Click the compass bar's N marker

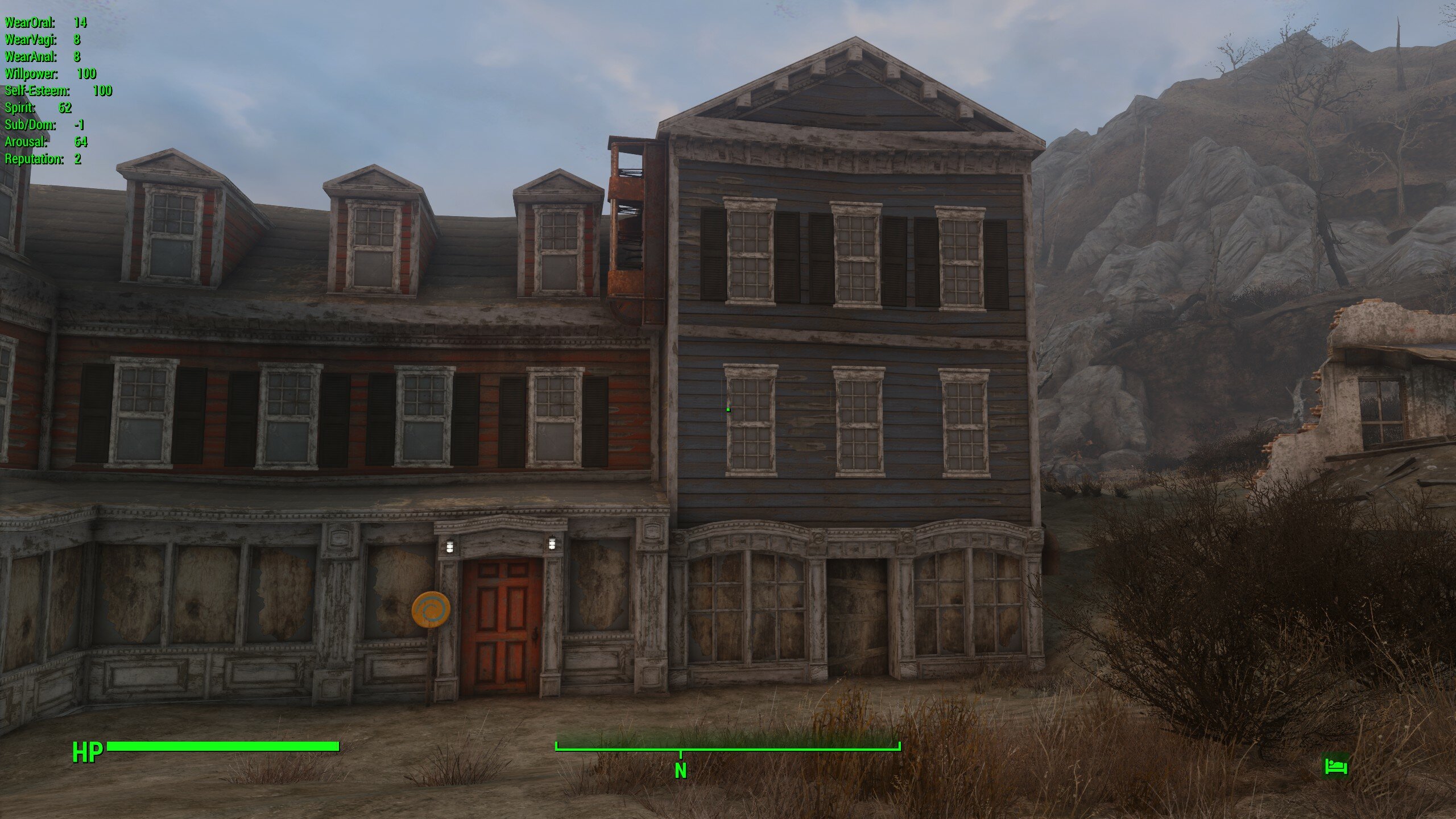click(x=680, y=770)
